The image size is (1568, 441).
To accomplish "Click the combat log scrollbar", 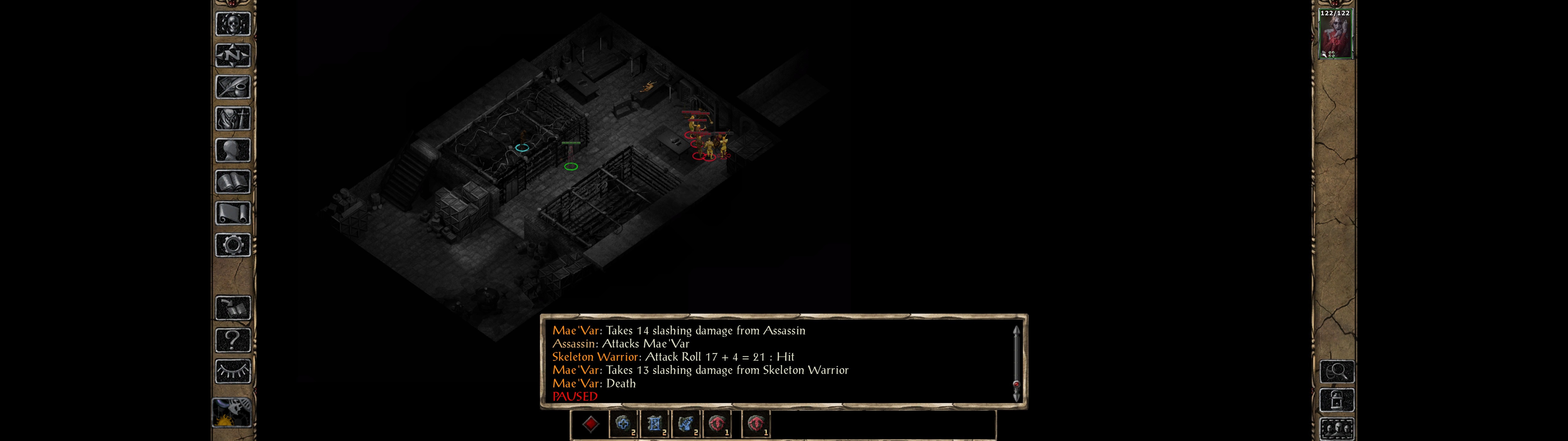I will 1016,364.
